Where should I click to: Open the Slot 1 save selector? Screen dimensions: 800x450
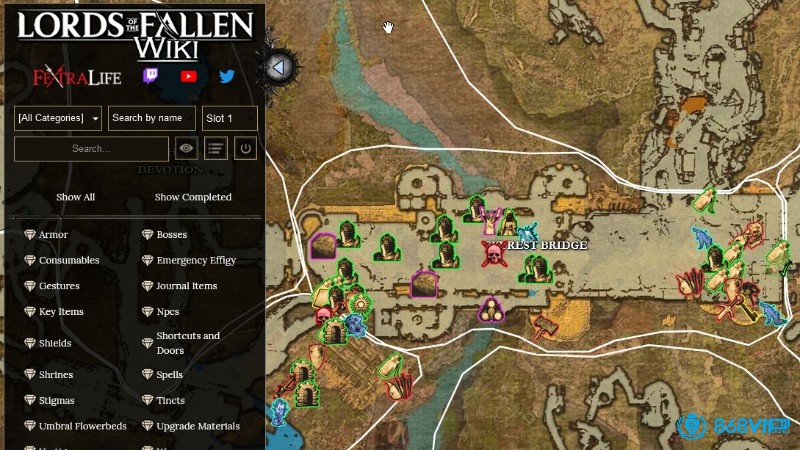click(x=229, y=118)
